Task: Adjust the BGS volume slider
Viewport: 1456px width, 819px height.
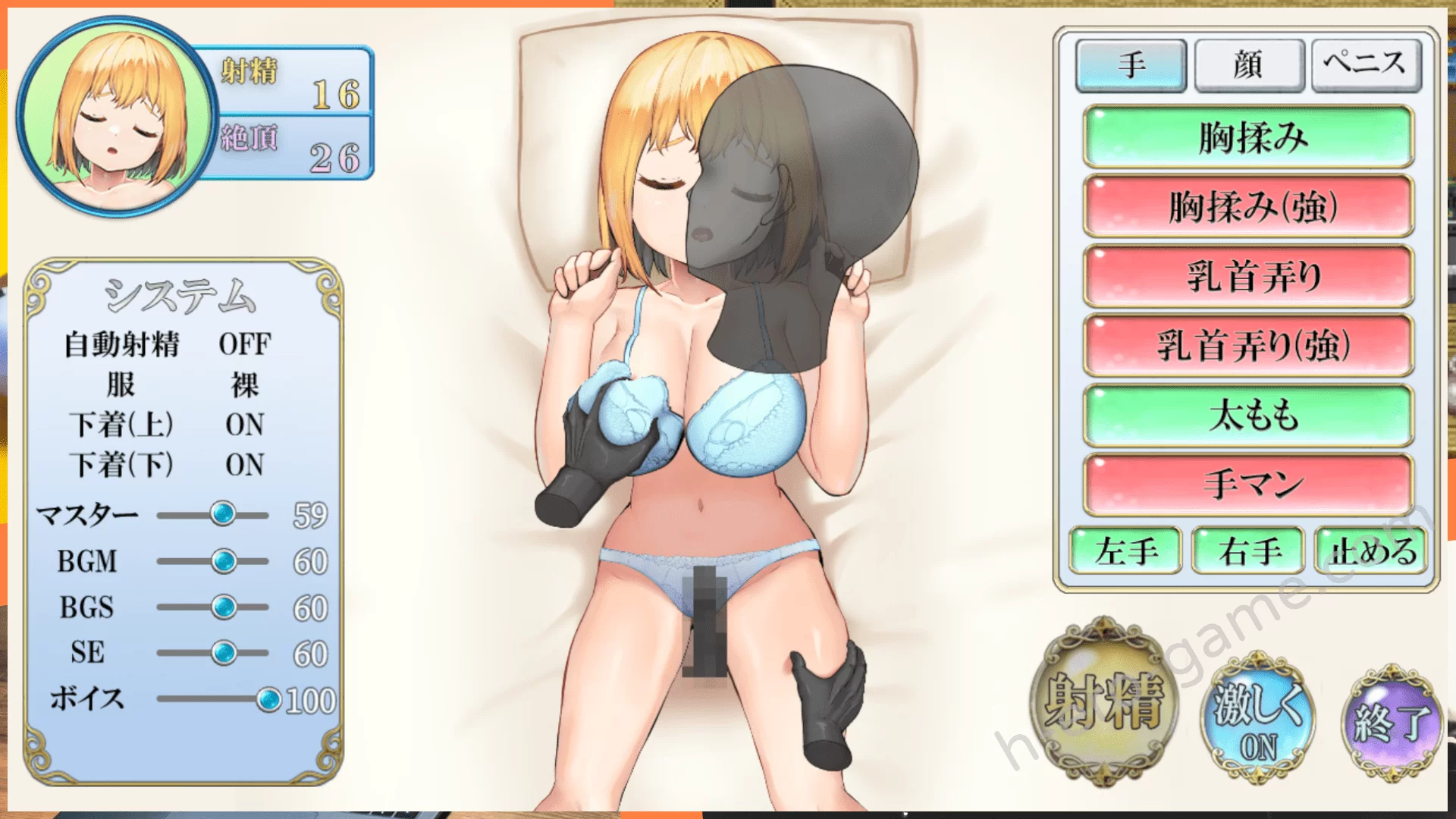Action: coord(224,607)
